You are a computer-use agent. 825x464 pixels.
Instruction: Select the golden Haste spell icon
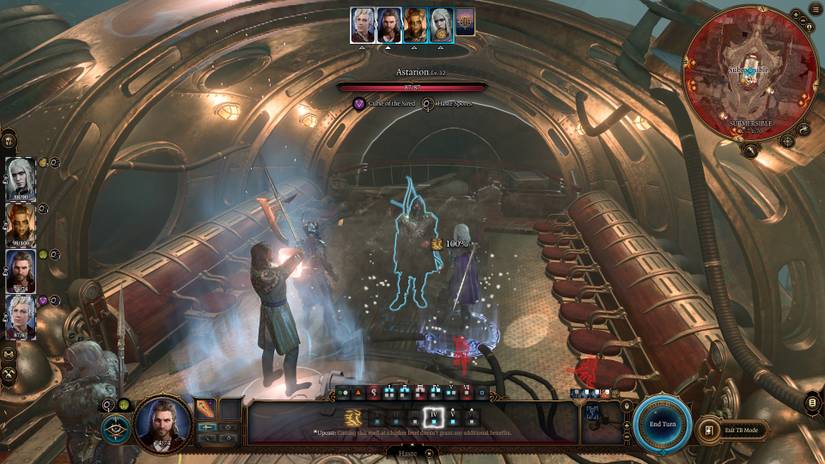click(352, 417)
